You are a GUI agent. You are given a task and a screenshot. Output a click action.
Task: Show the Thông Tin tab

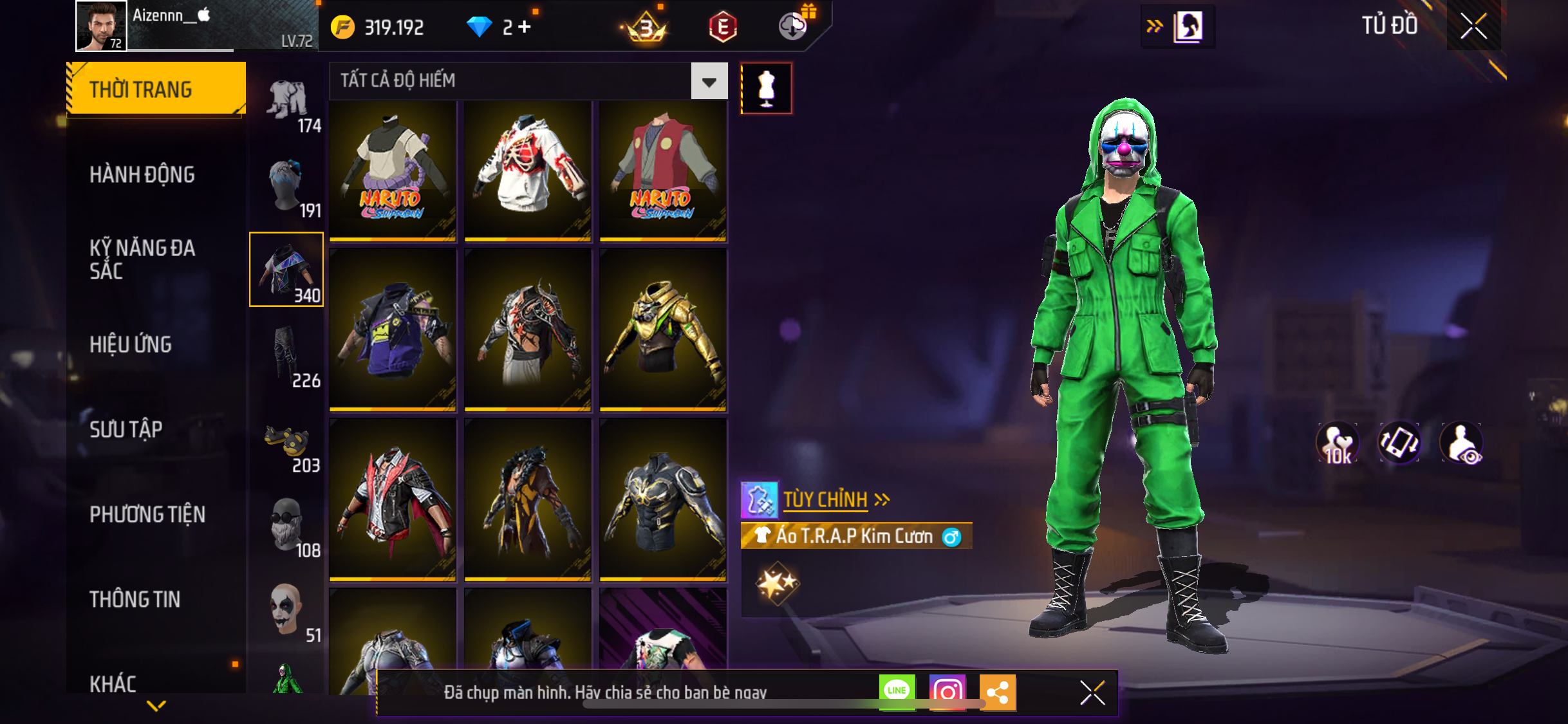(x=135, y=599)
